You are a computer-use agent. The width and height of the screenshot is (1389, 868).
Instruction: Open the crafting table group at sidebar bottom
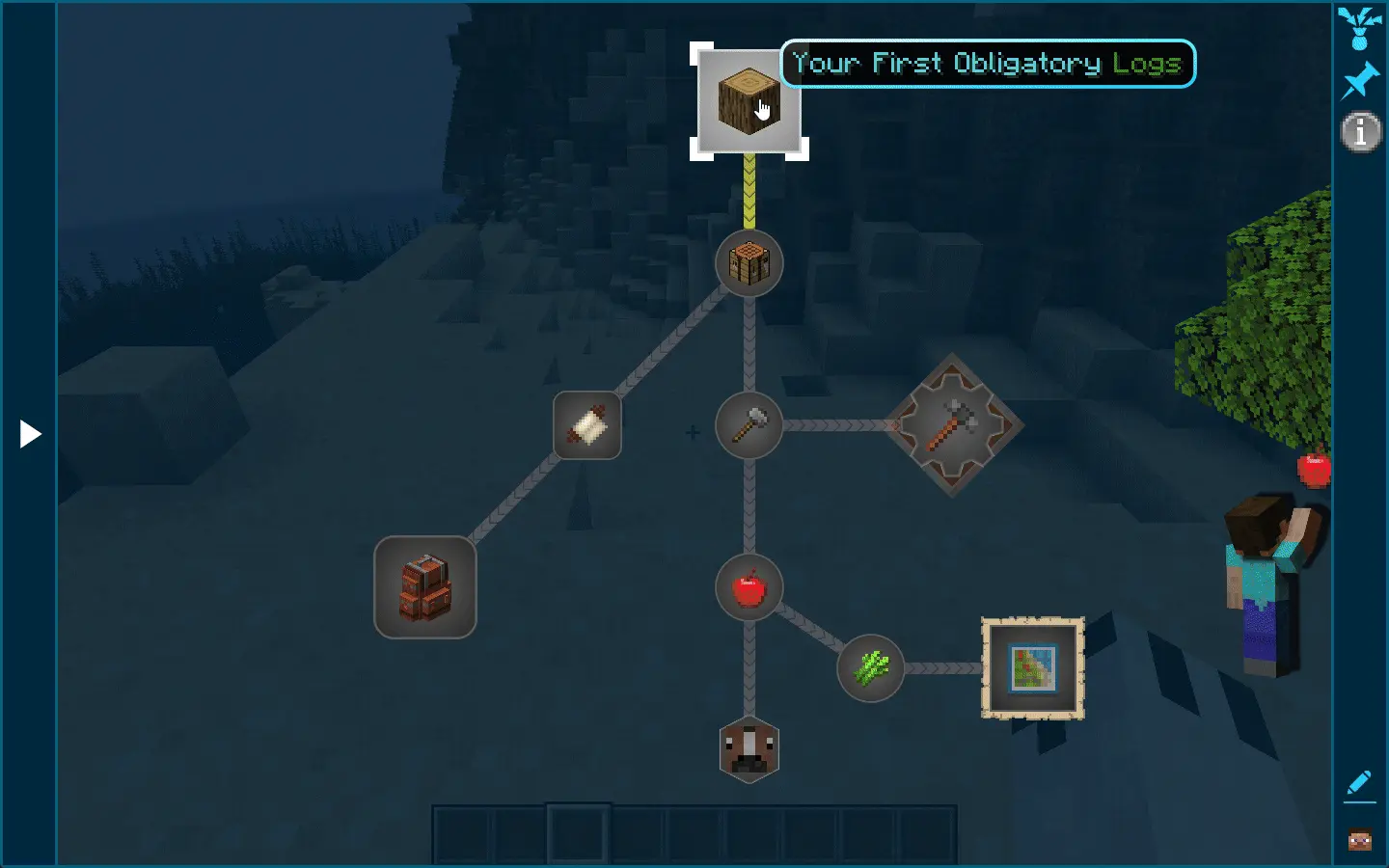[1360, 837]
